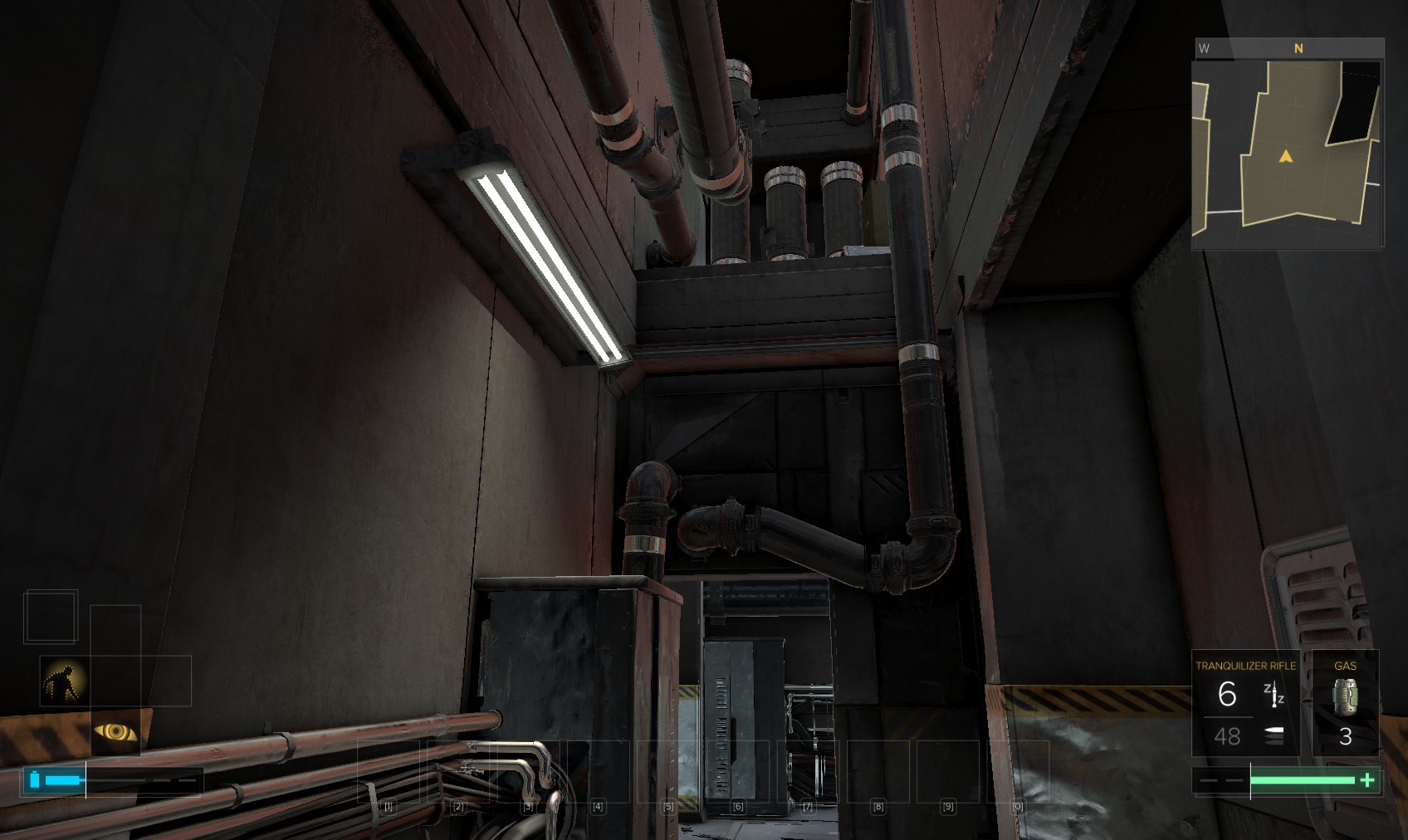Toggle the yellow eye vision augmentation
The width and height of the screenshot is (1408, 840).
click(x=115, y=732)
